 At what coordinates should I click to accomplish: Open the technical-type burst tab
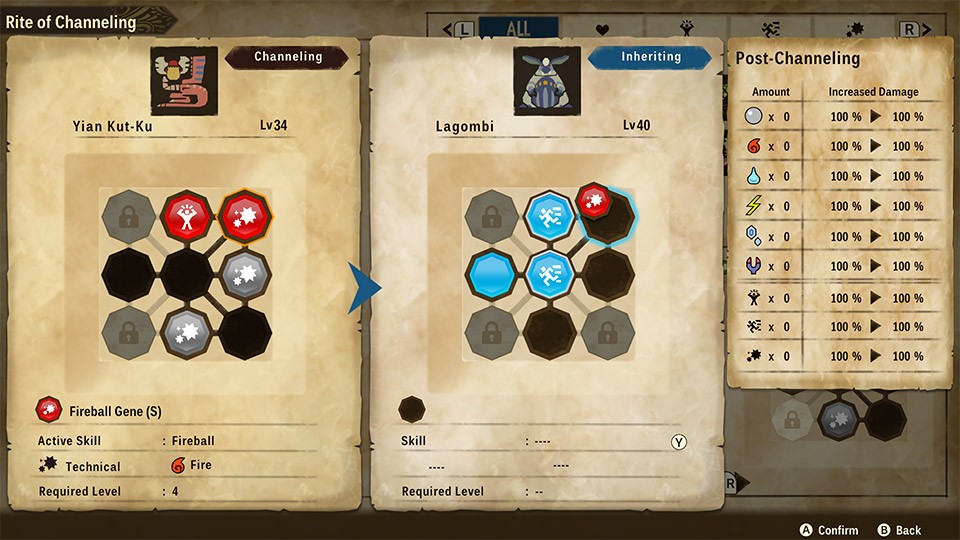click(x=855, y=29)
